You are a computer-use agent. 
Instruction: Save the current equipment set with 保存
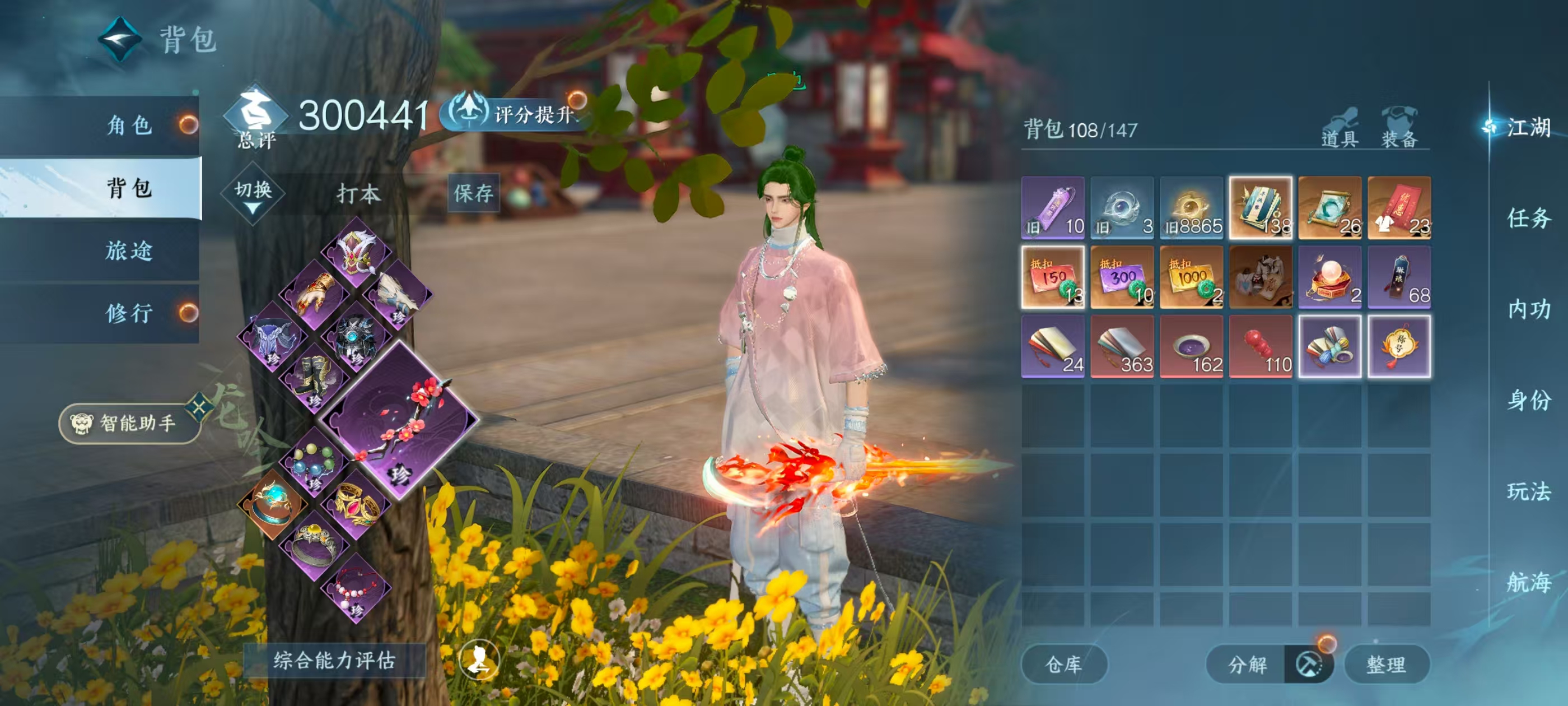473,193
